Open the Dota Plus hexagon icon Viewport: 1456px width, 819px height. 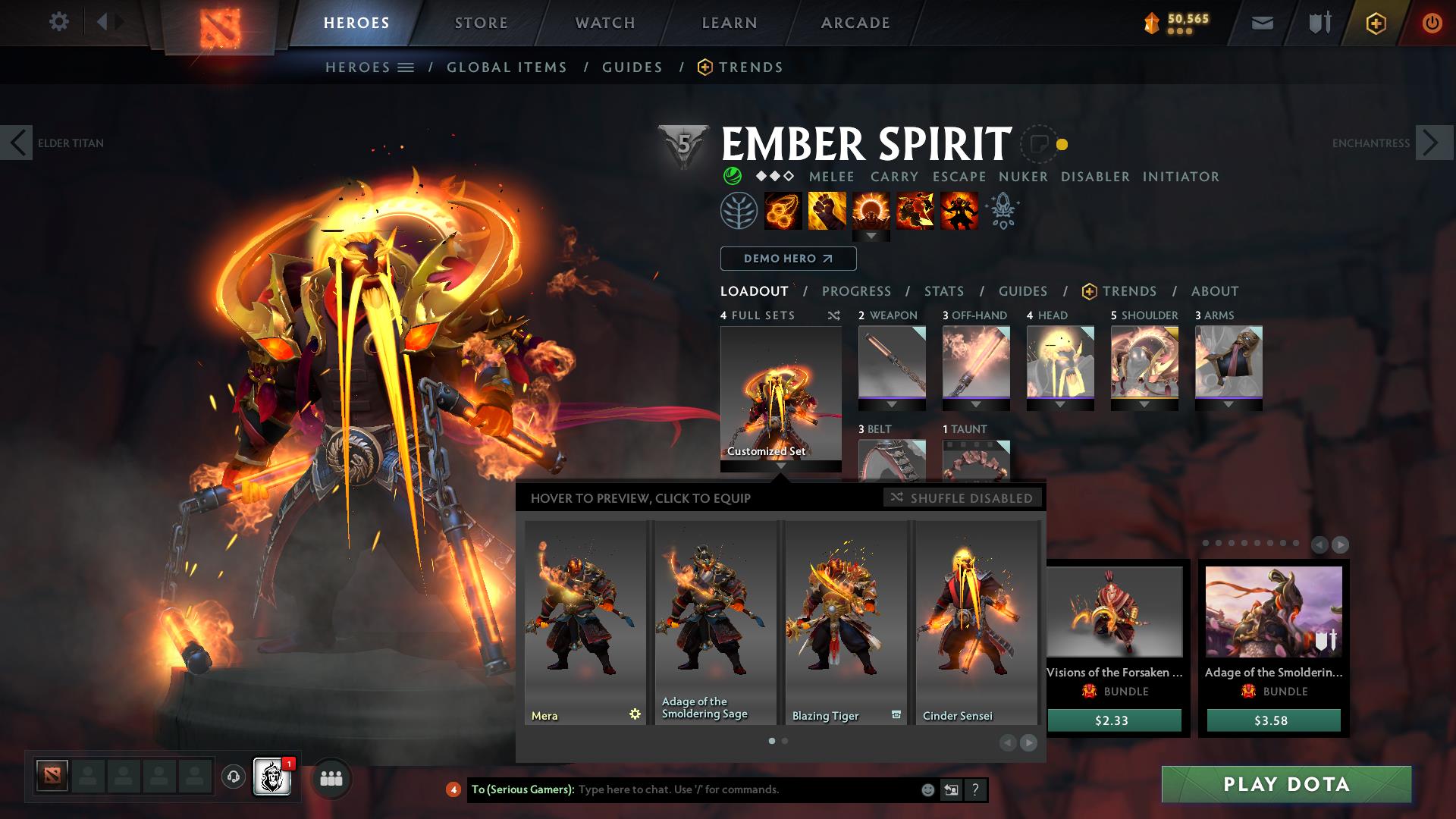pyautogui.click(x=1376, y=22)
